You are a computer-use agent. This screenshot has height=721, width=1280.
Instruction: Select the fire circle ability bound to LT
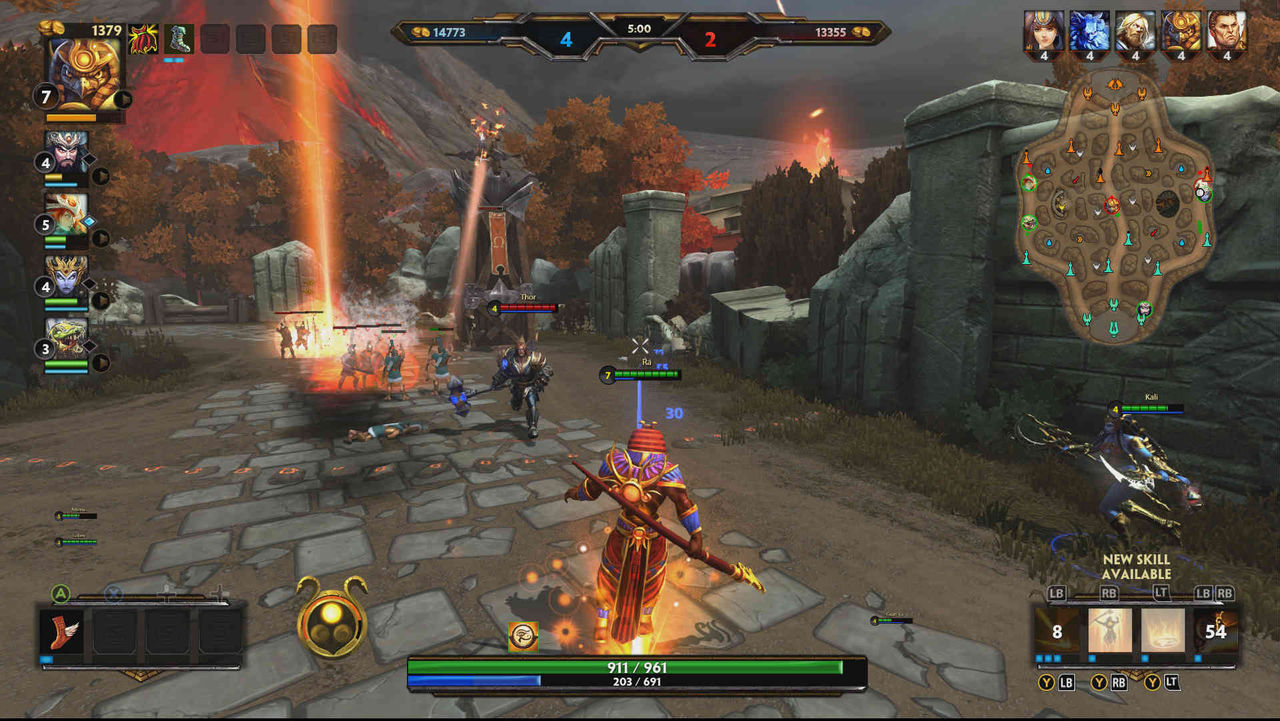coord(1162,629)
